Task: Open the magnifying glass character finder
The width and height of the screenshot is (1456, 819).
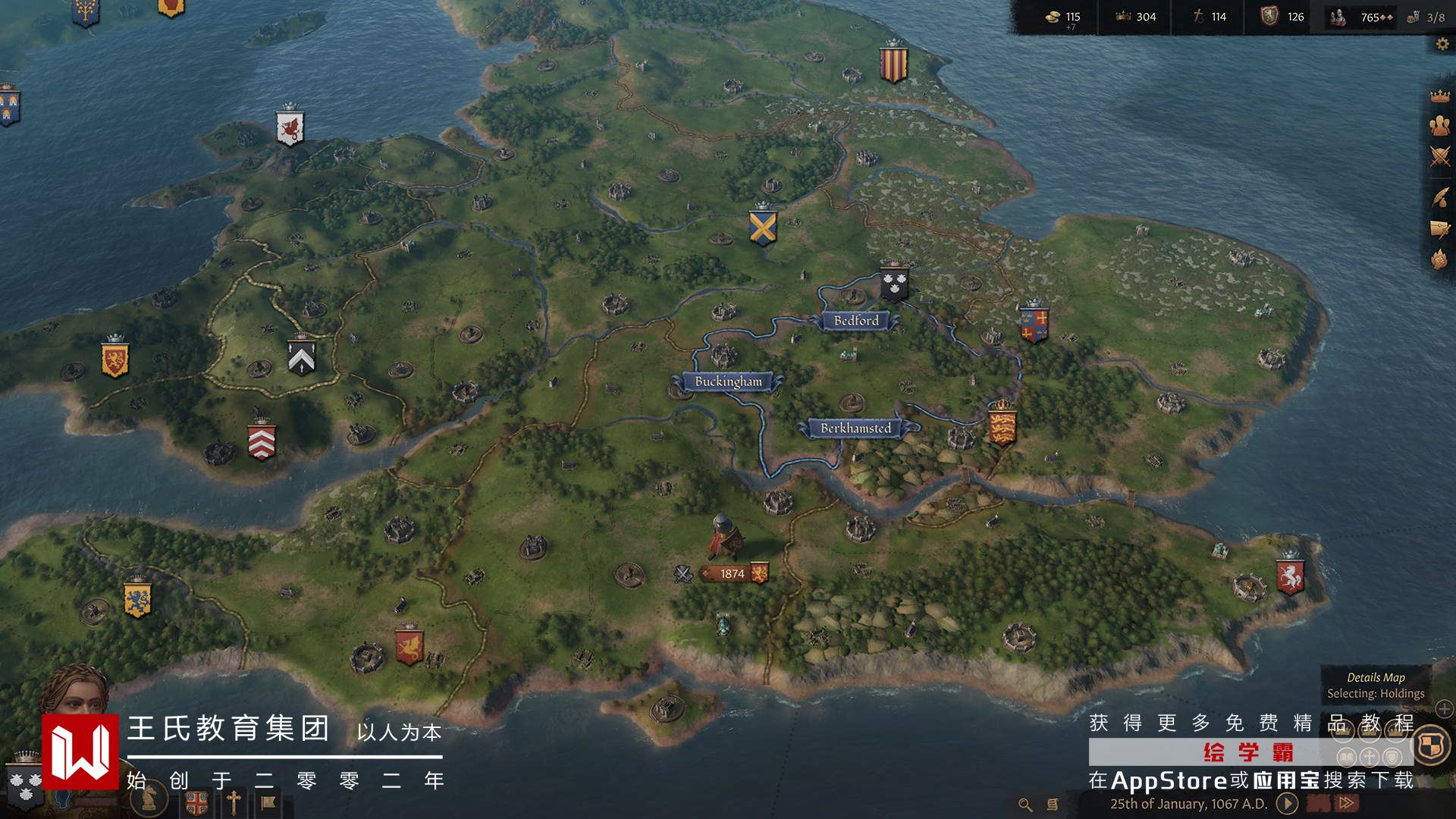Action: pyautogui.click(x=1025, y=805)
